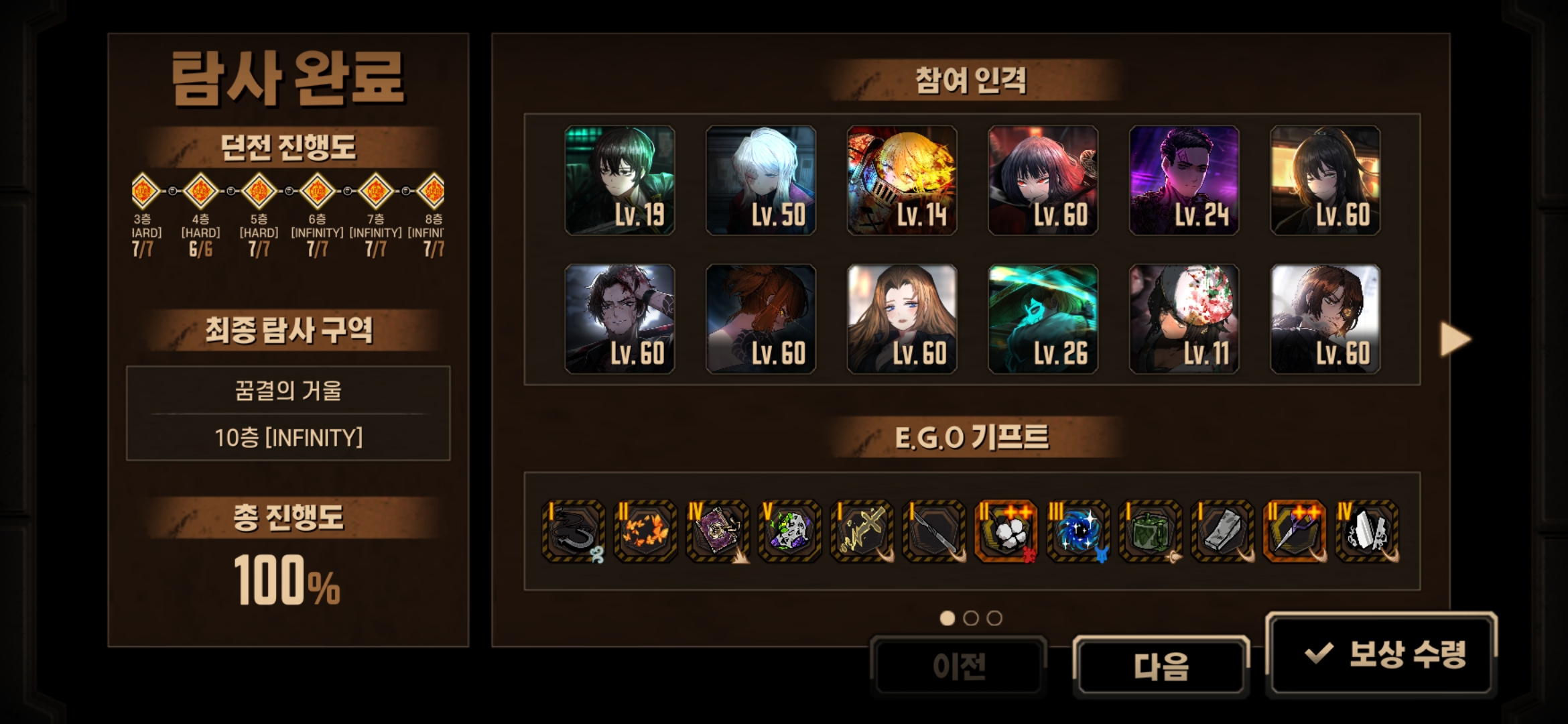The width and height of the screenshot is (1568, 724).
Task: Return to the previous page with 이전
Action: (958, 666)
